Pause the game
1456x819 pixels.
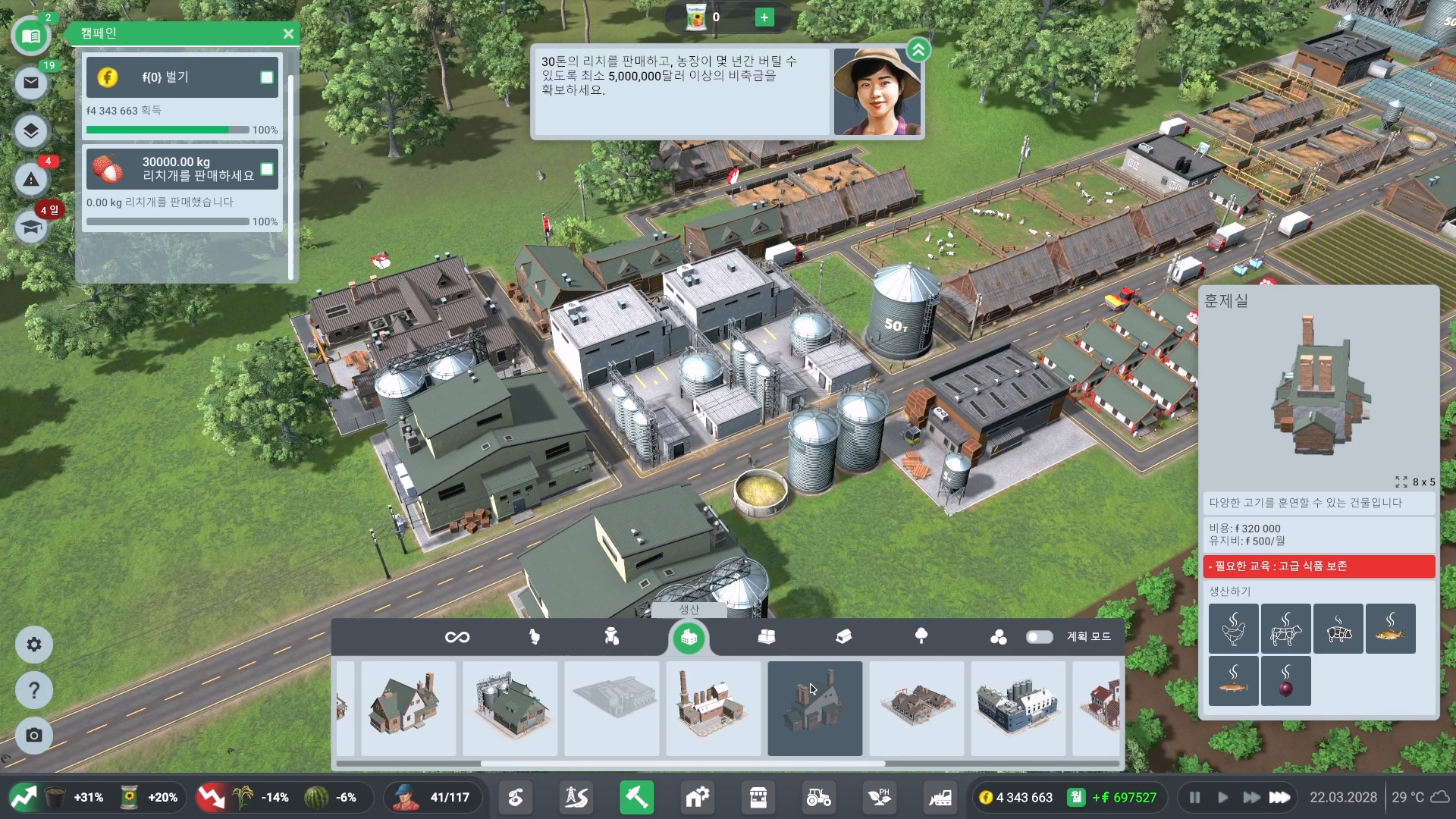click(x=1194, y=798)
